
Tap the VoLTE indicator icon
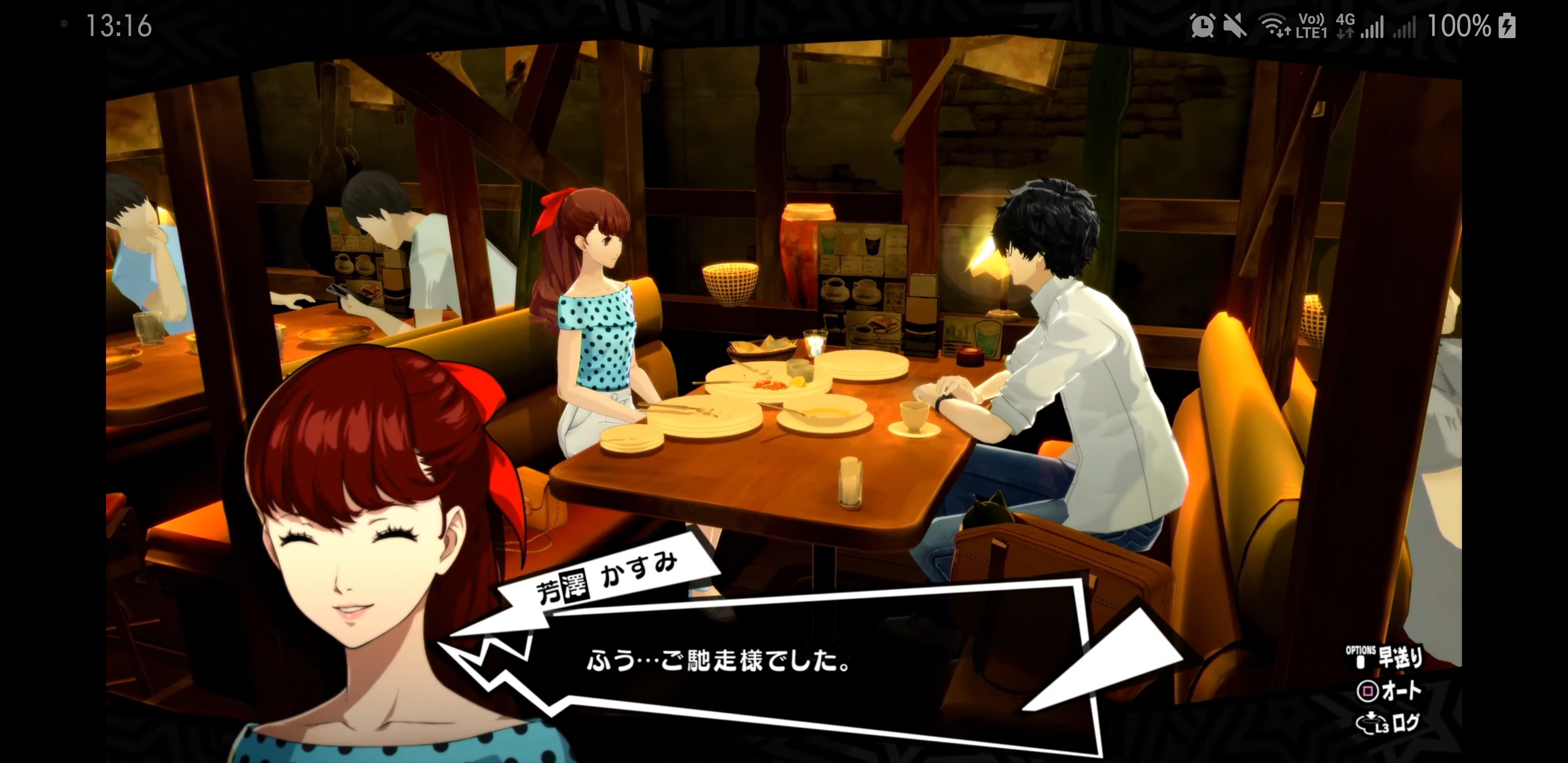pos(1311,25)
